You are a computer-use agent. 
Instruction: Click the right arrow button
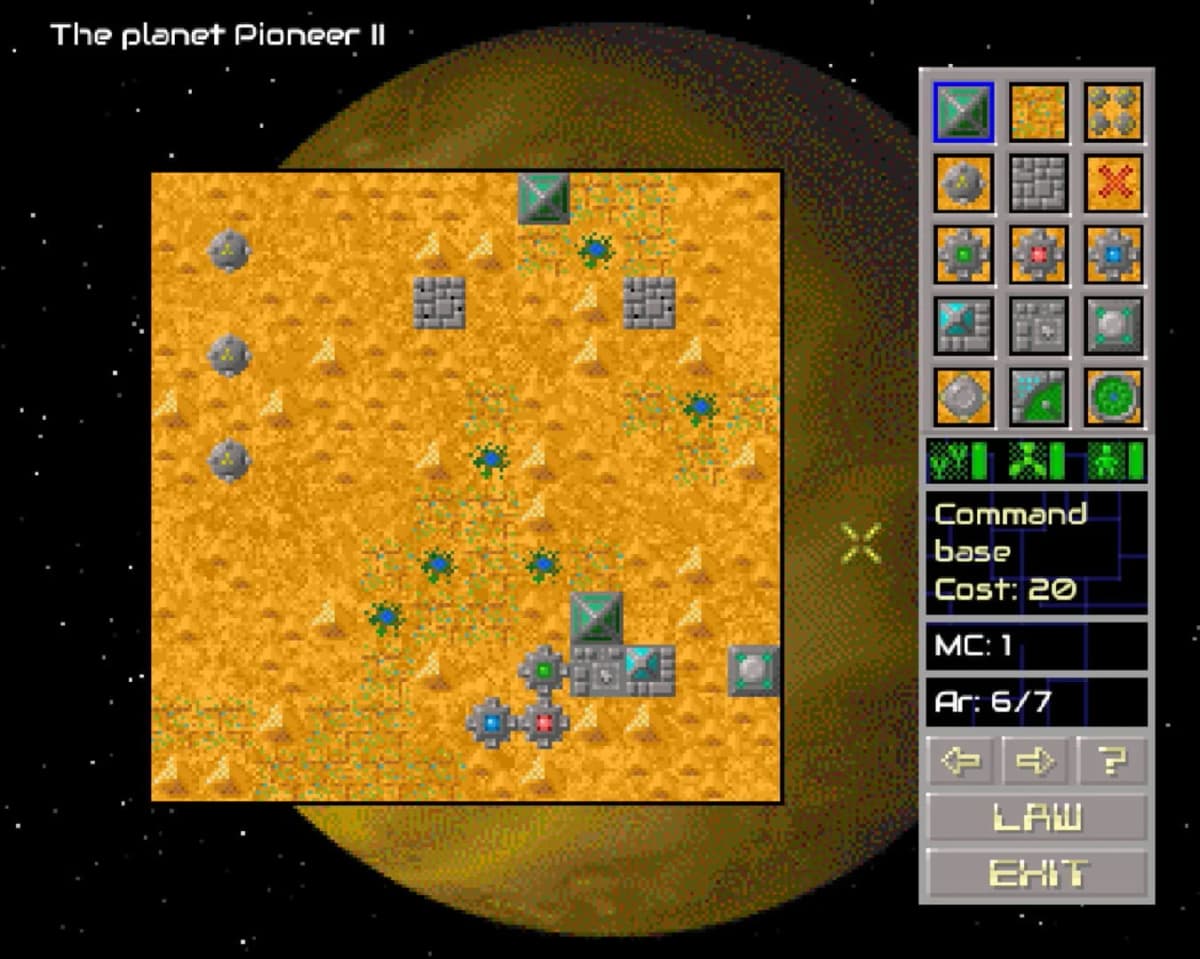tap(1037, 762)
